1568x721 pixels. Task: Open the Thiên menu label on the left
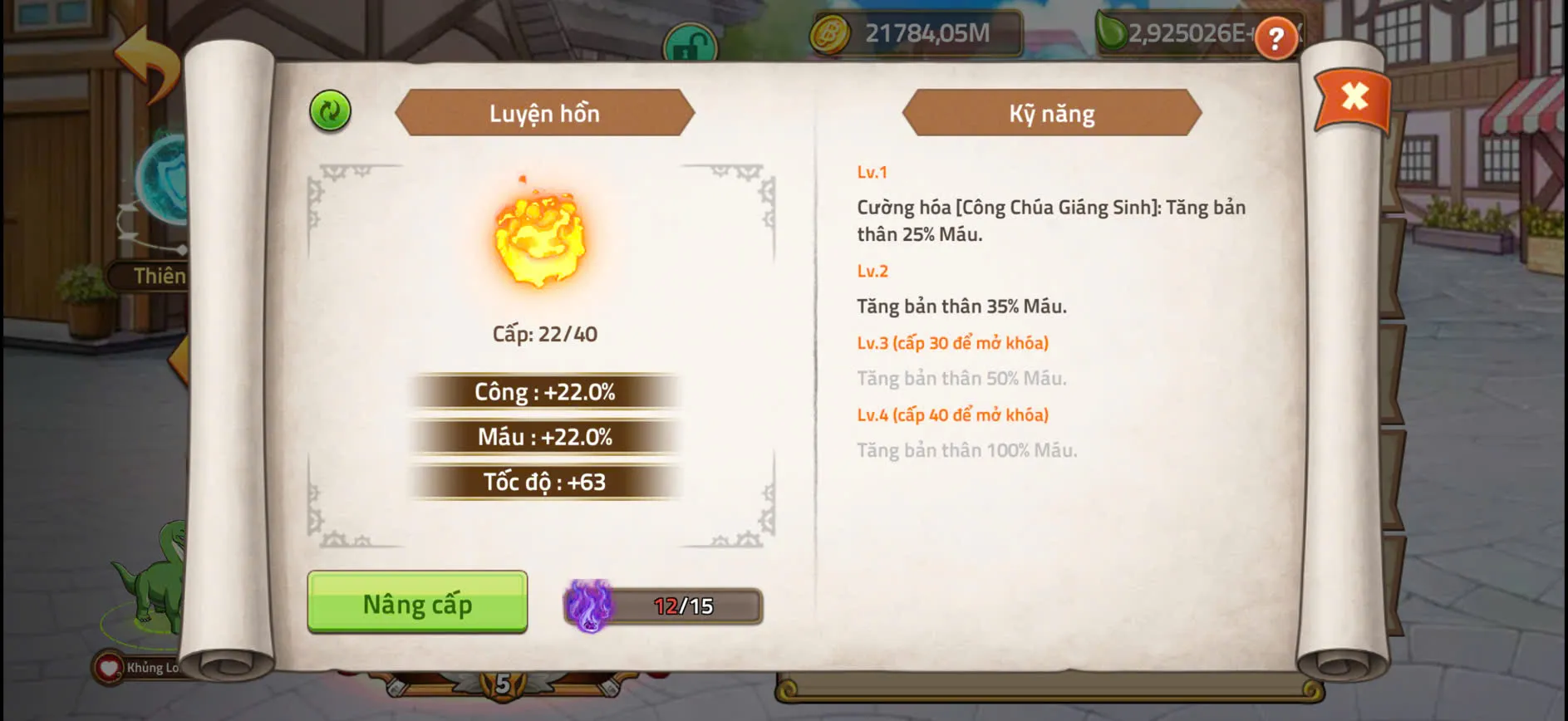(160, 277)
